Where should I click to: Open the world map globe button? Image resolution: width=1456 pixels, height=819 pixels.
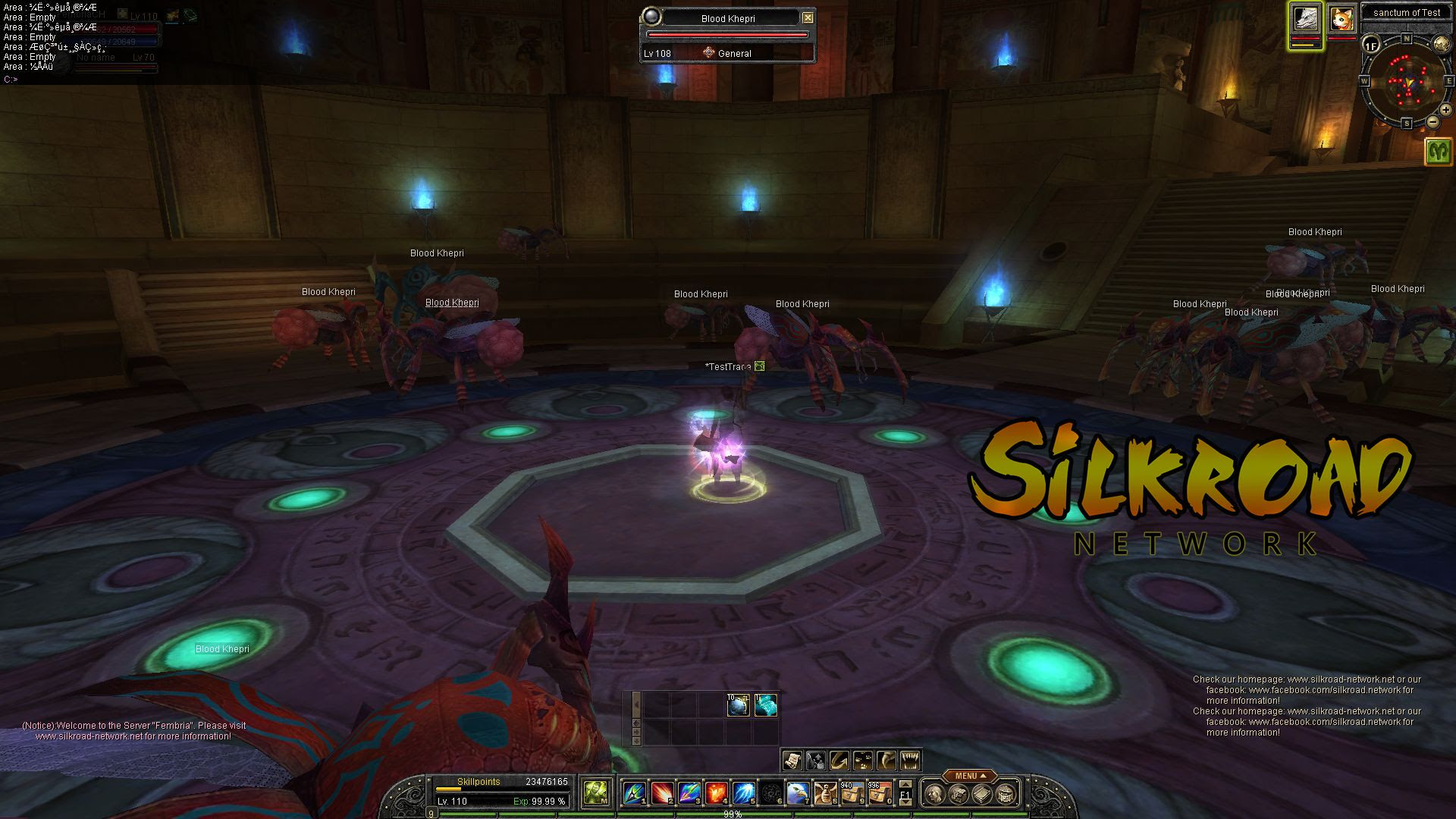point(1441,45)
